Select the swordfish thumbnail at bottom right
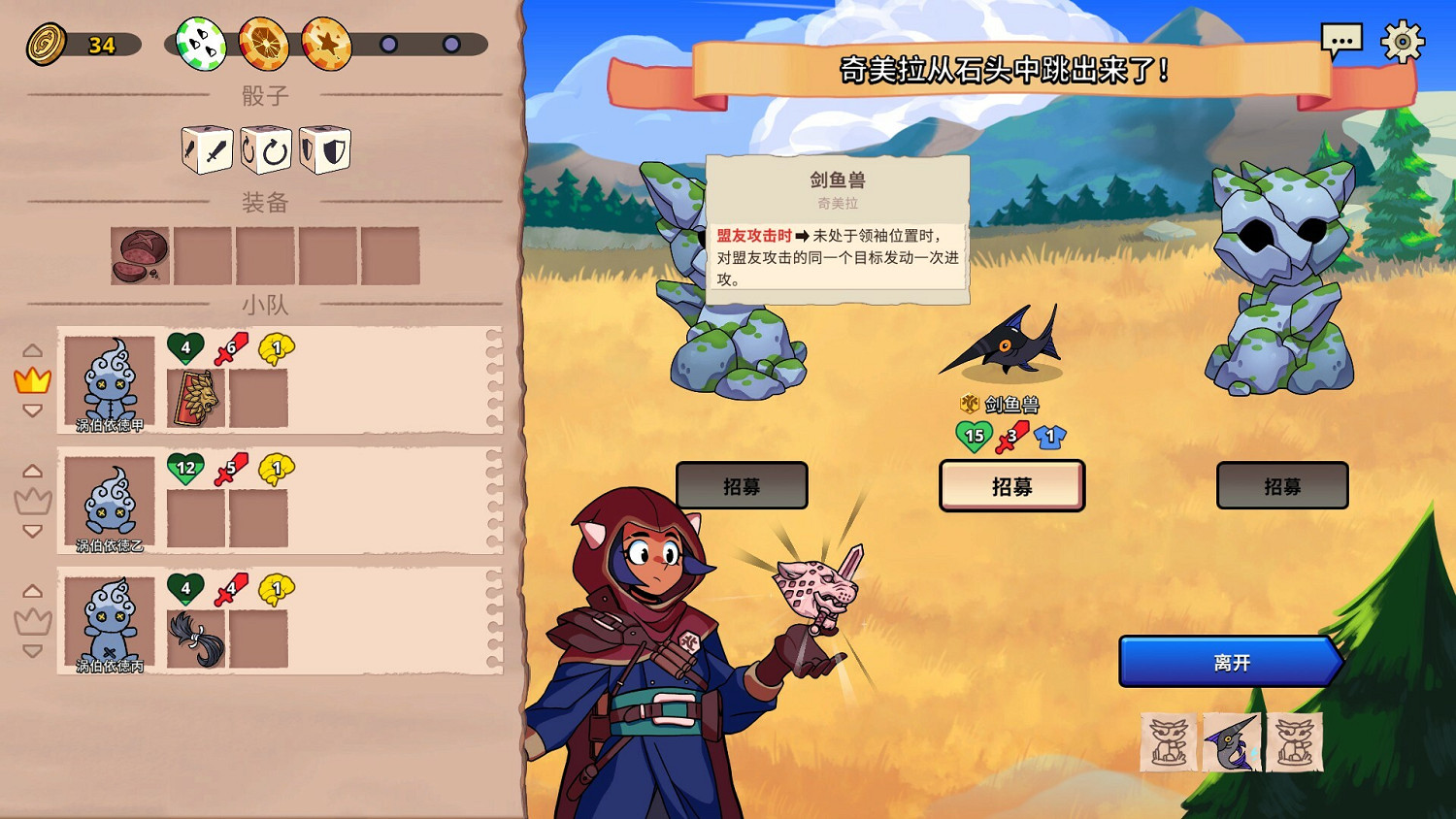The image size is (1456, 819). [x=1231, y=741]
